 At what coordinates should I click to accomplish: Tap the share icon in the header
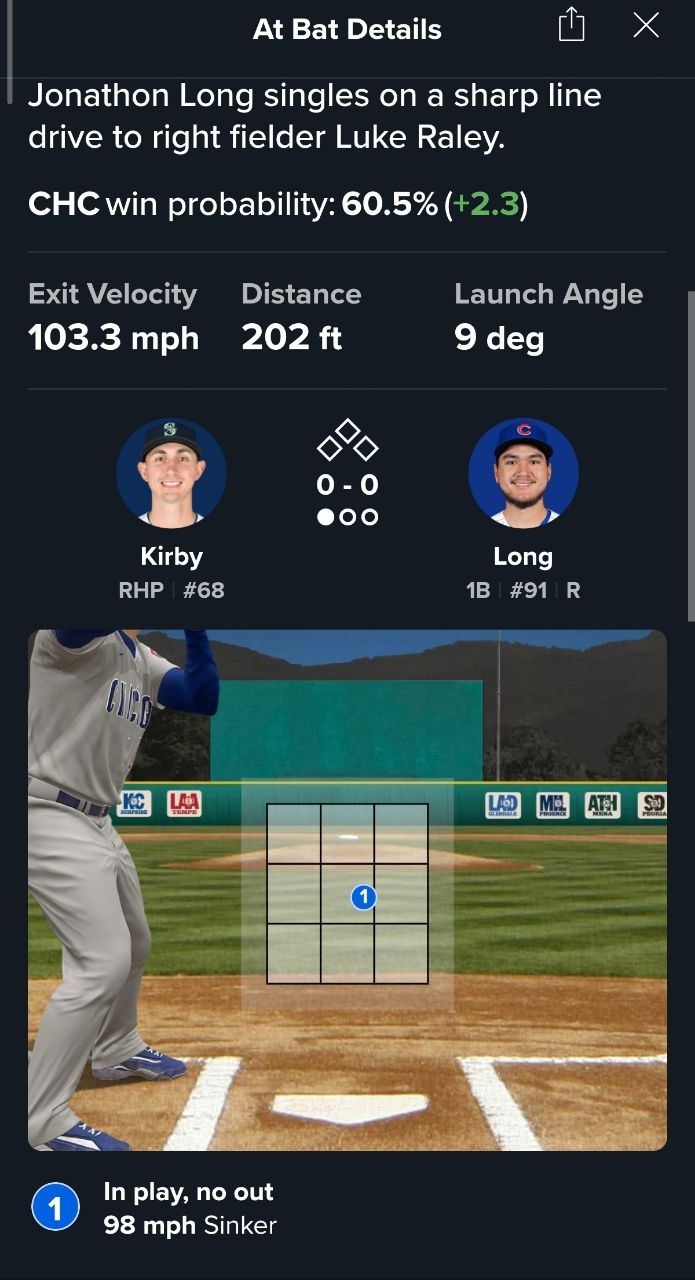coord(571,26)
